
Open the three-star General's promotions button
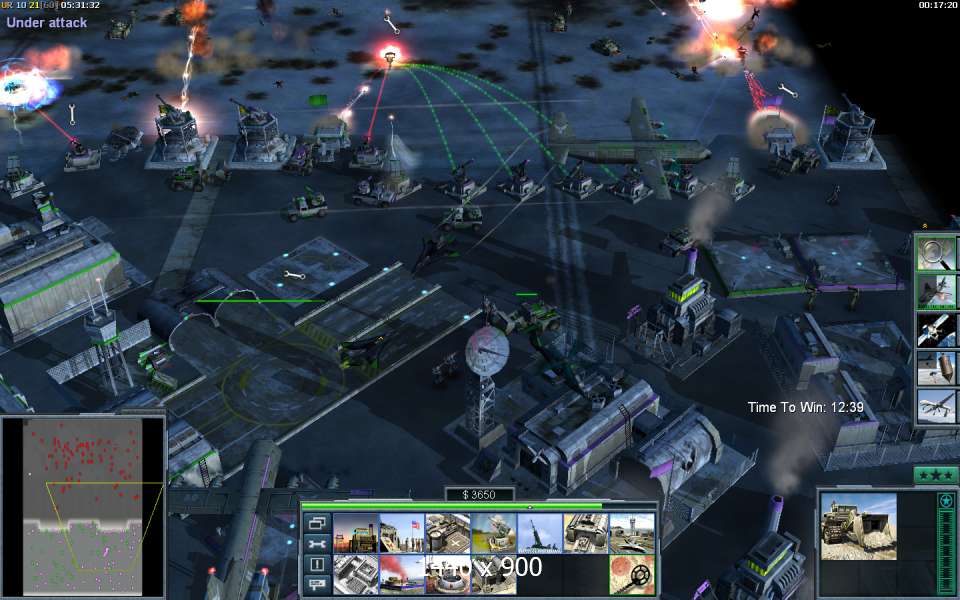[936, 475]
